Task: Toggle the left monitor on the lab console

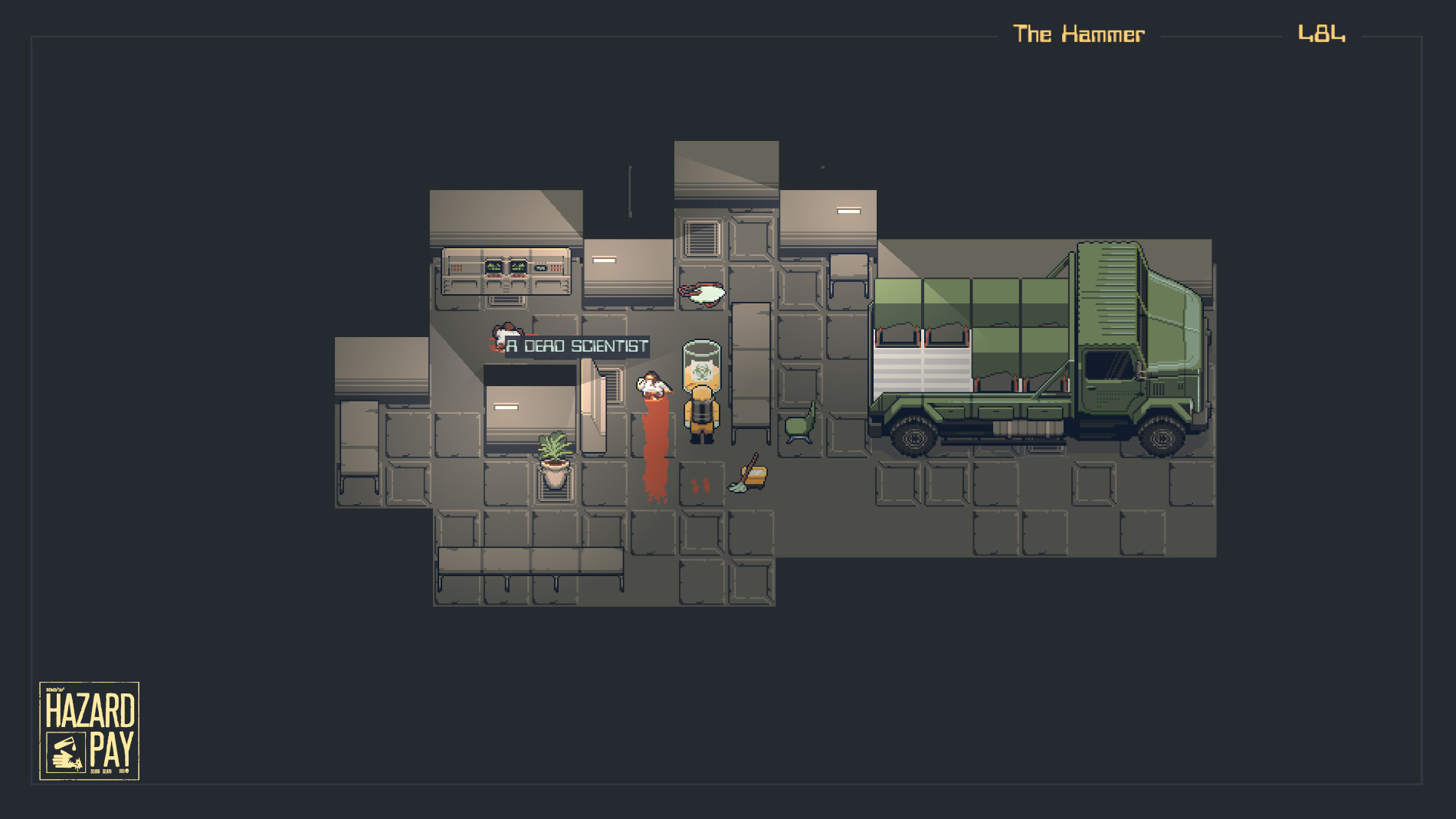Action: click(494, 267)
